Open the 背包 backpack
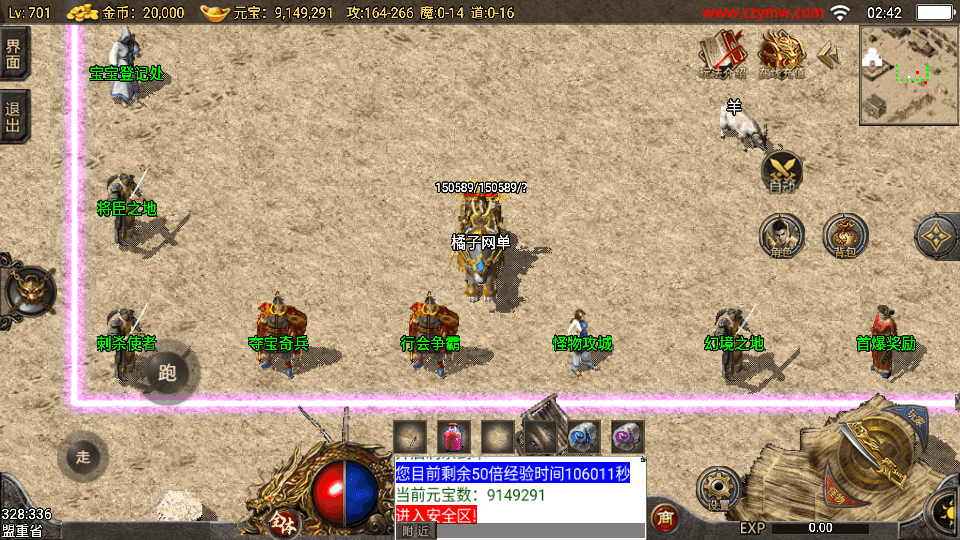960x540 pixels. coord(845,236)
